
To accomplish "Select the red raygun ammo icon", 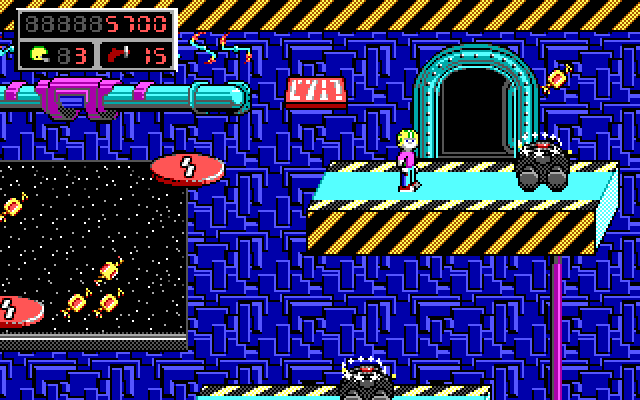I will pos(120,53).
